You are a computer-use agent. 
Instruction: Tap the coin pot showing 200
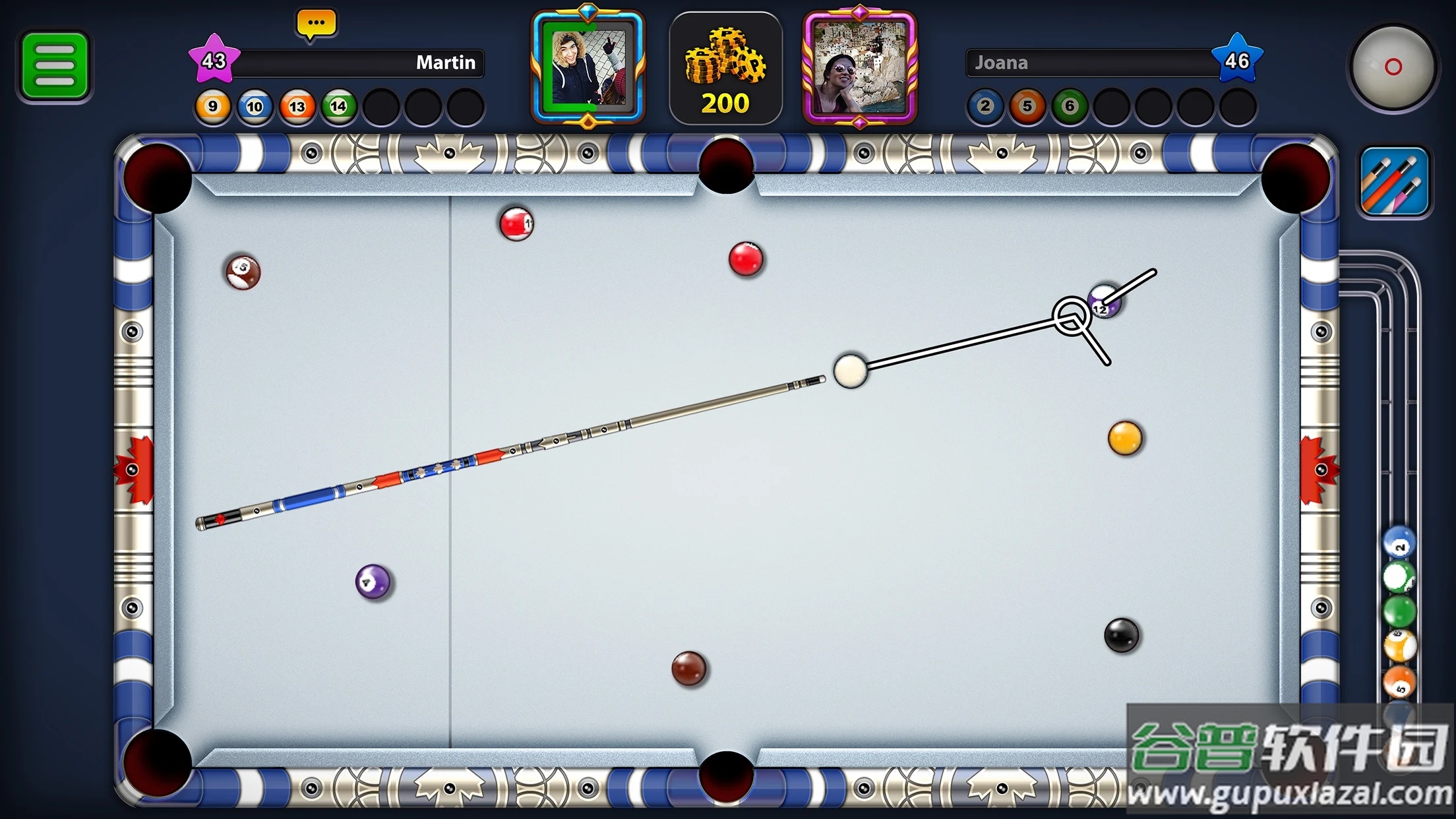pyautogui.click(x=726, y=68)
